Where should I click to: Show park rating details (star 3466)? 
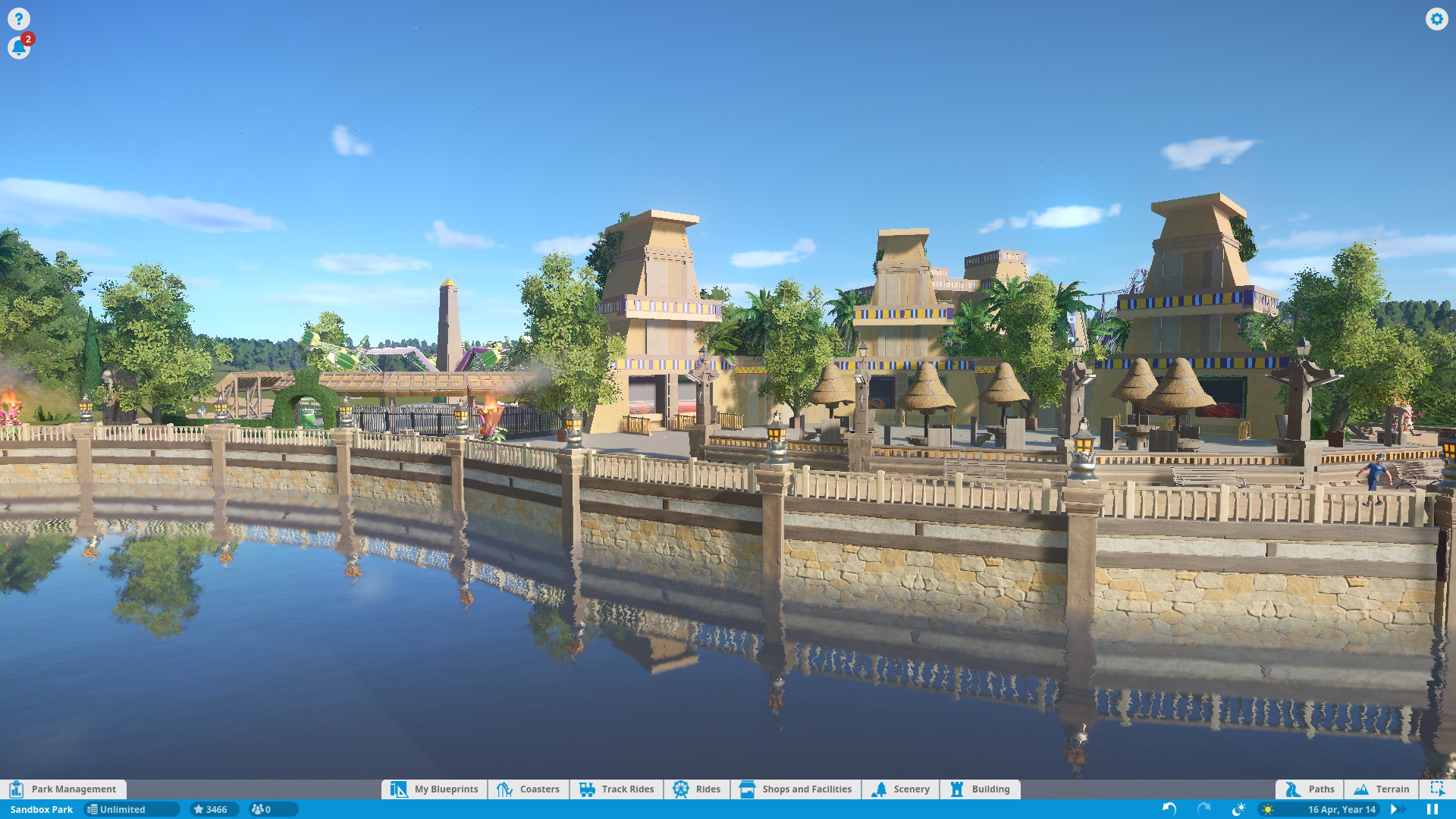point(212,809)
